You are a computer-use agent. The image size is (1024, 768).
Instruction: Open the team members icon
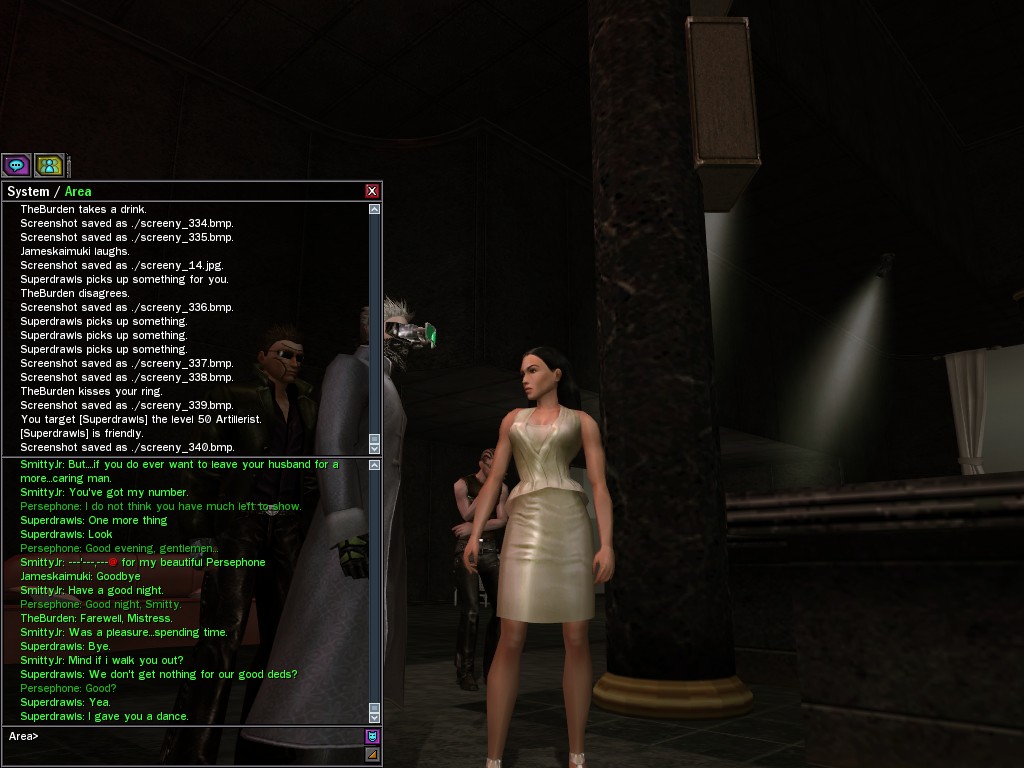49,165
